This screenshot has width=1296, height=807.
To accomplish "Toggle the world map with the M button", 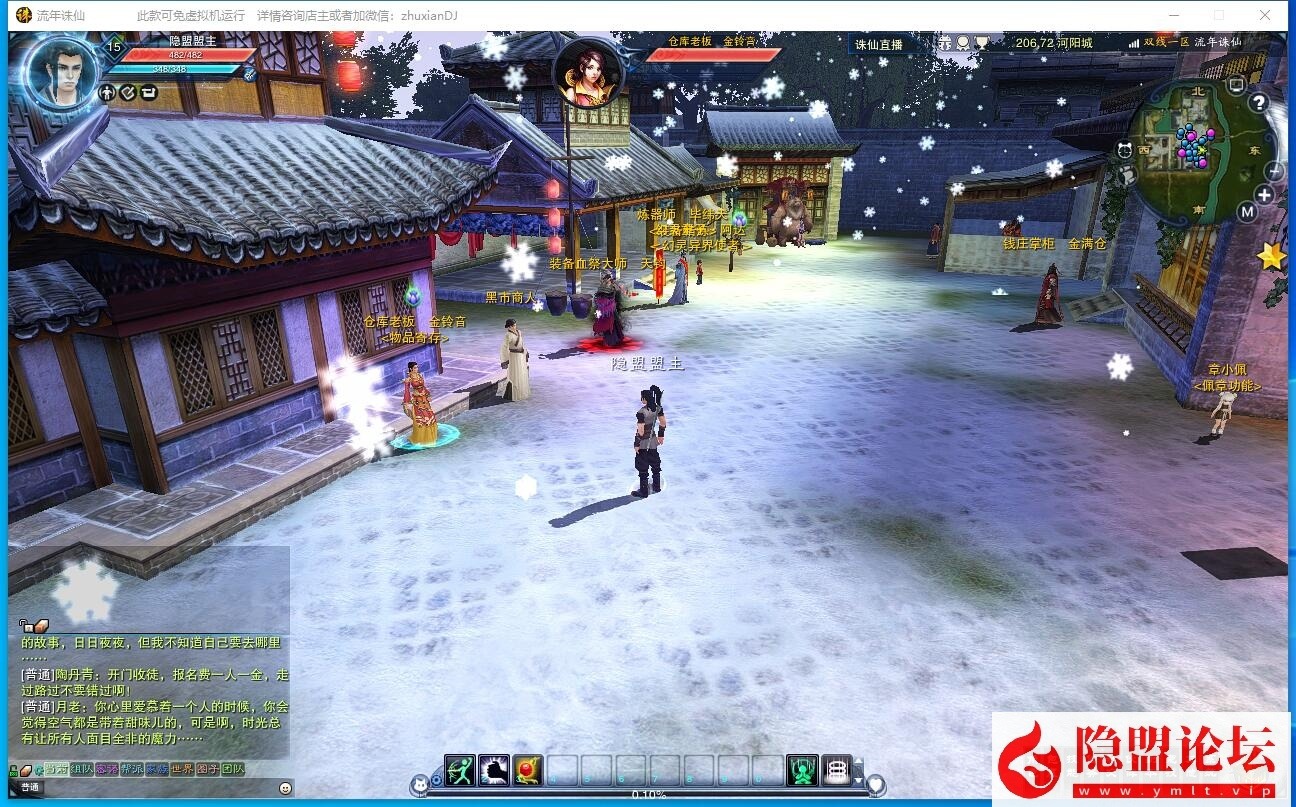I will coord(1247,211).
